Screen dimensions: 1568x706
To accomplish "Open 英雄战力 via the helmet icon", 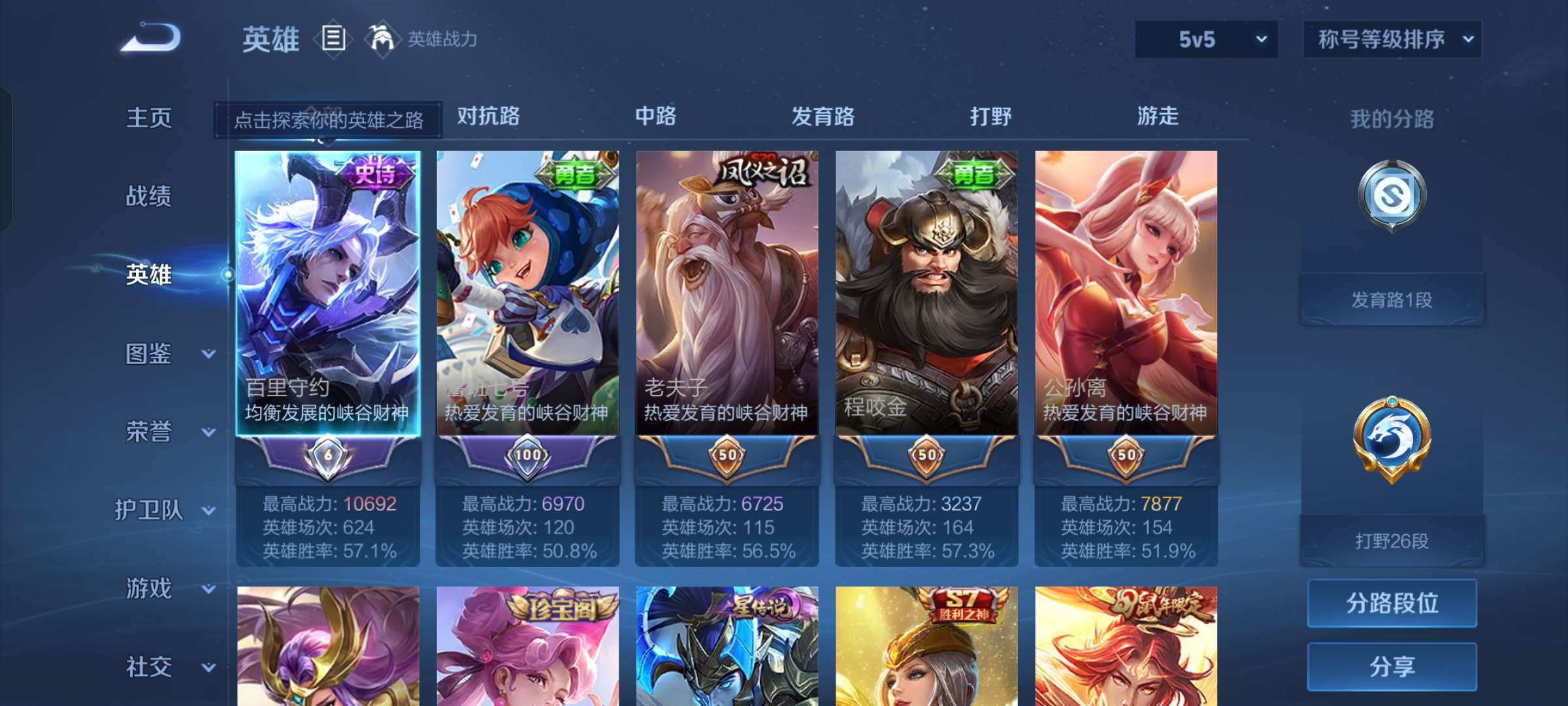I will (x=382, y=38).
